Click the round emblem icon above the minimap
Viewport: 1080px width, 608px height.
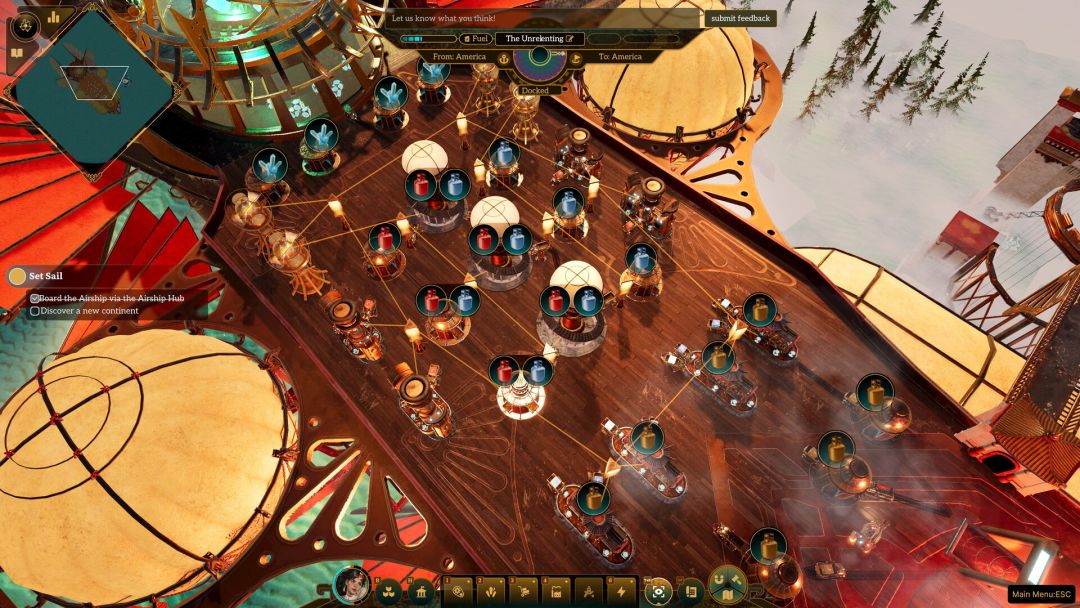point(25,25)
